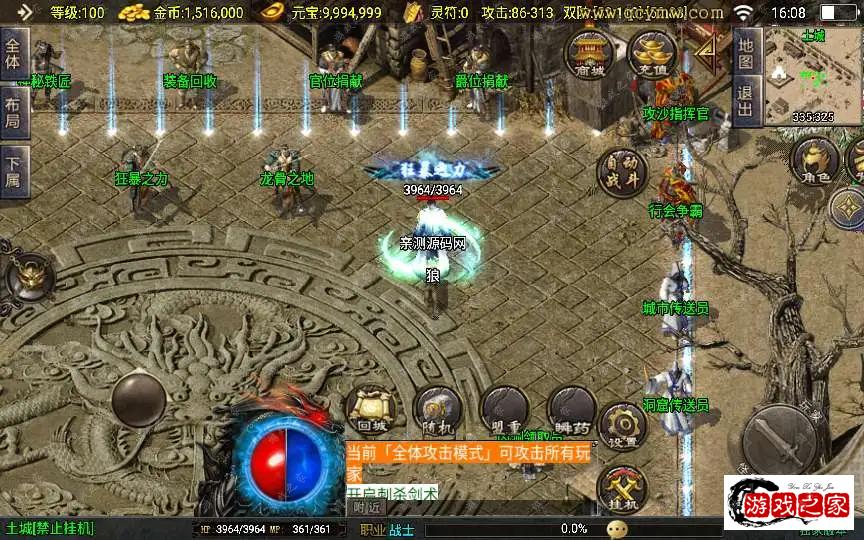Switch to the 附近 nearby chat channel
The height and width of the screenshot is (540, 864).
coord(367,507)
